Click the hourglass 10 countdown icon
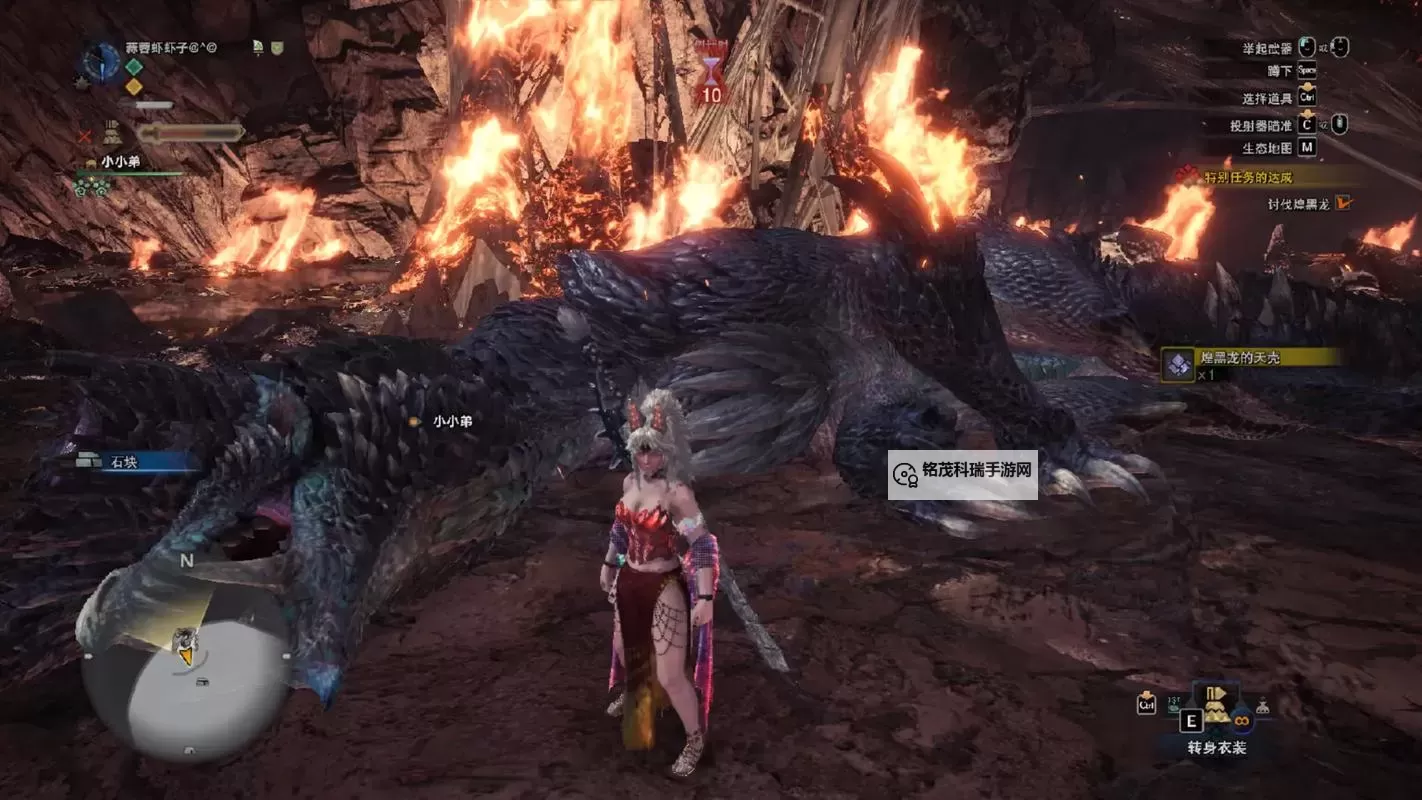 coord(710,79)
